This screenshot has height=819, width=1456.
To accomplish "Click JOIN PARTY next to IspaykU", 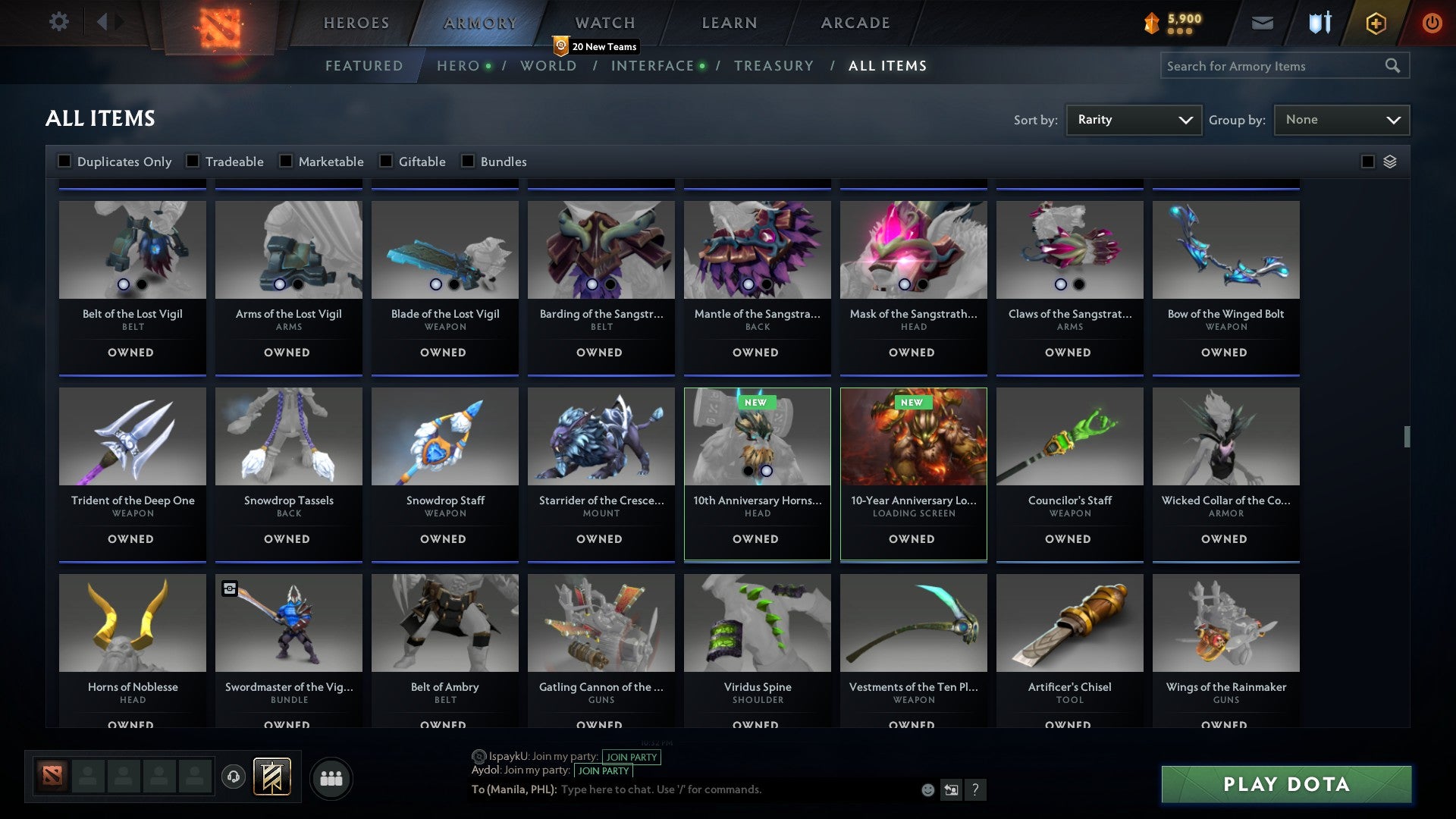I will click(631, 757).
